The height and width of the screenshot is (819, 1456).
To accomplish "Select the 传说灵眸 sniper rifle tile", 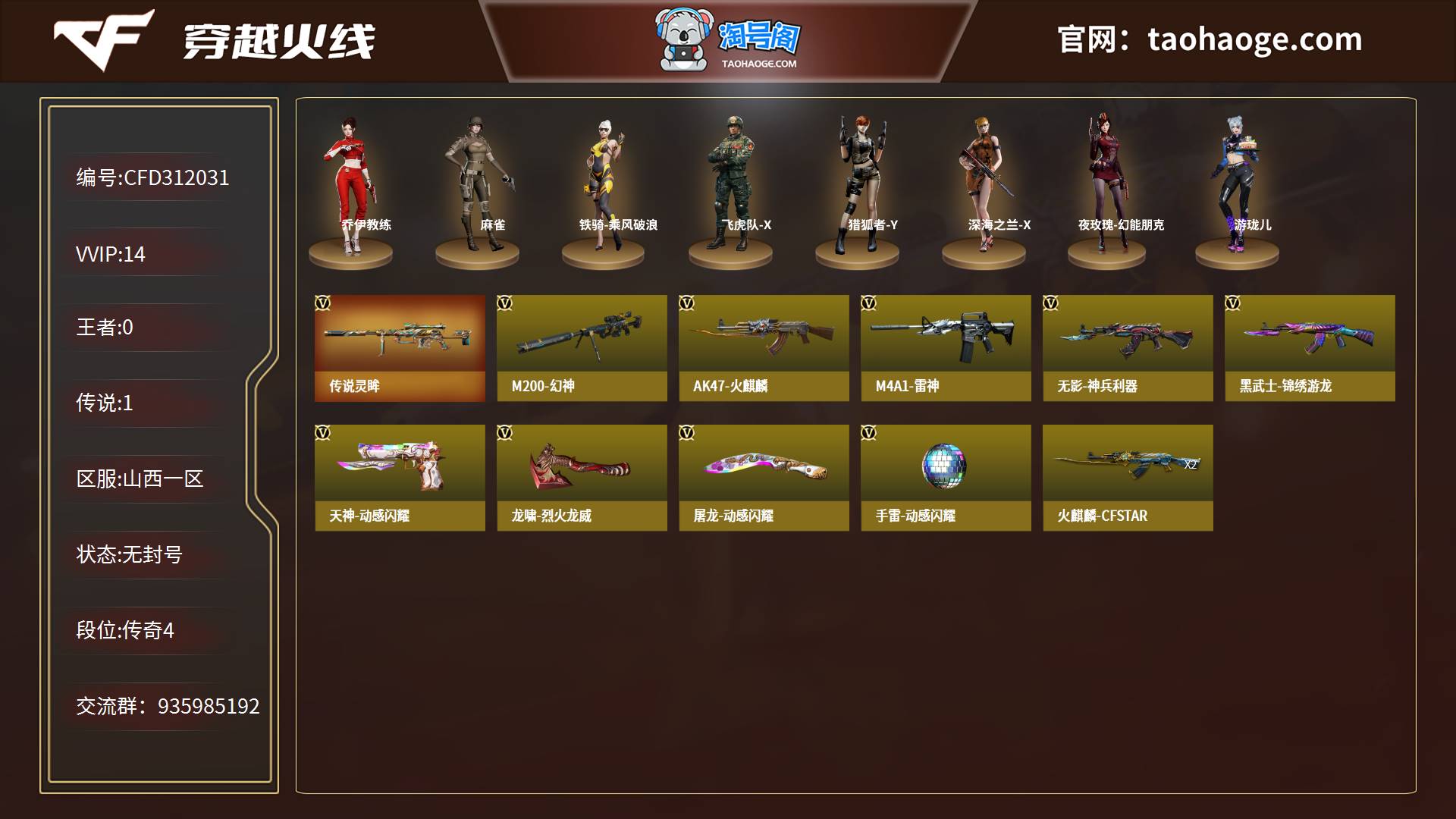I will 400,348.
